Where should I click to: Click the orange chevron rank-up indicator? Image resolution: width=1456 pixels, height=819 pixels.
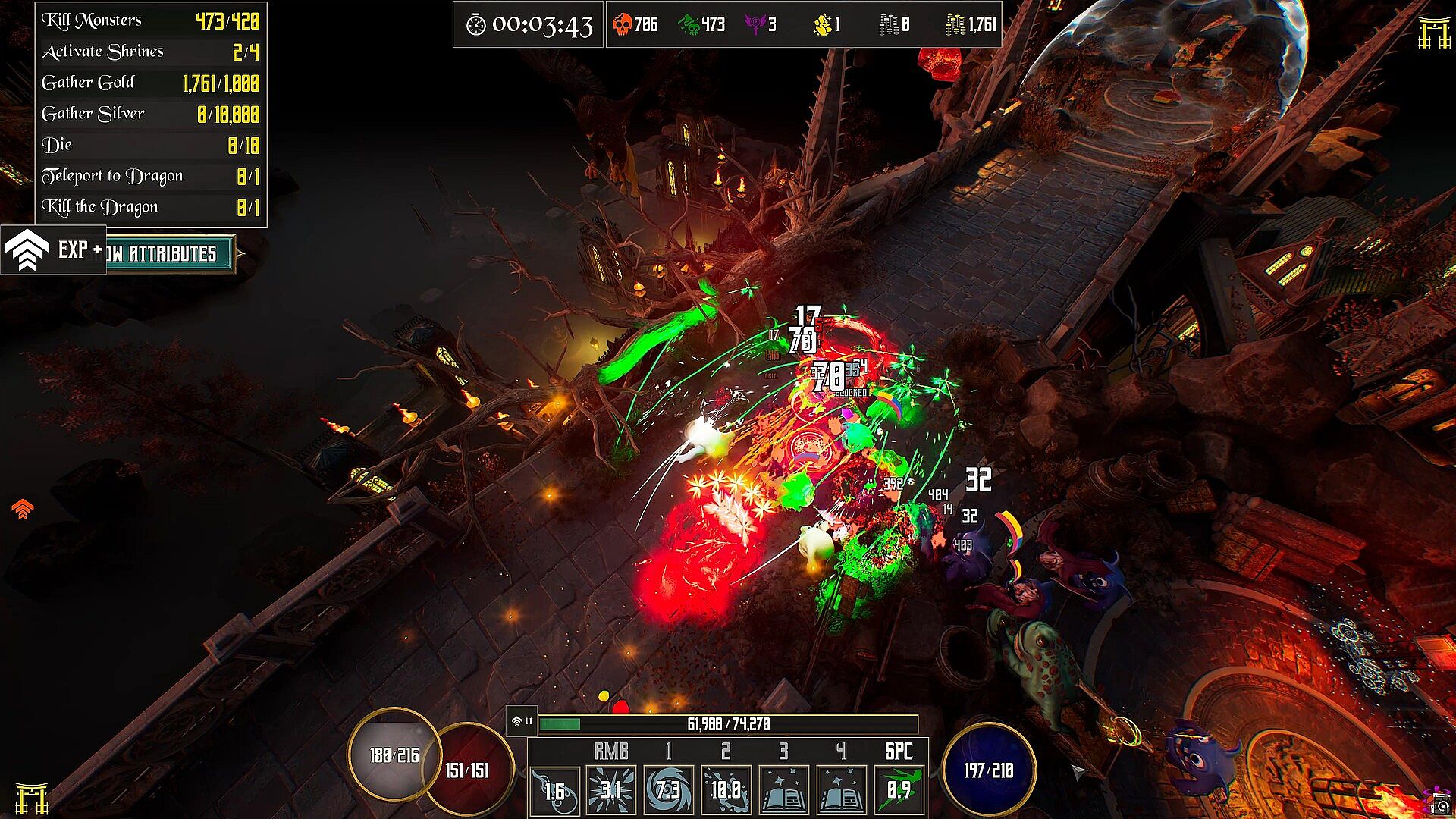click(x=23, y=509)
